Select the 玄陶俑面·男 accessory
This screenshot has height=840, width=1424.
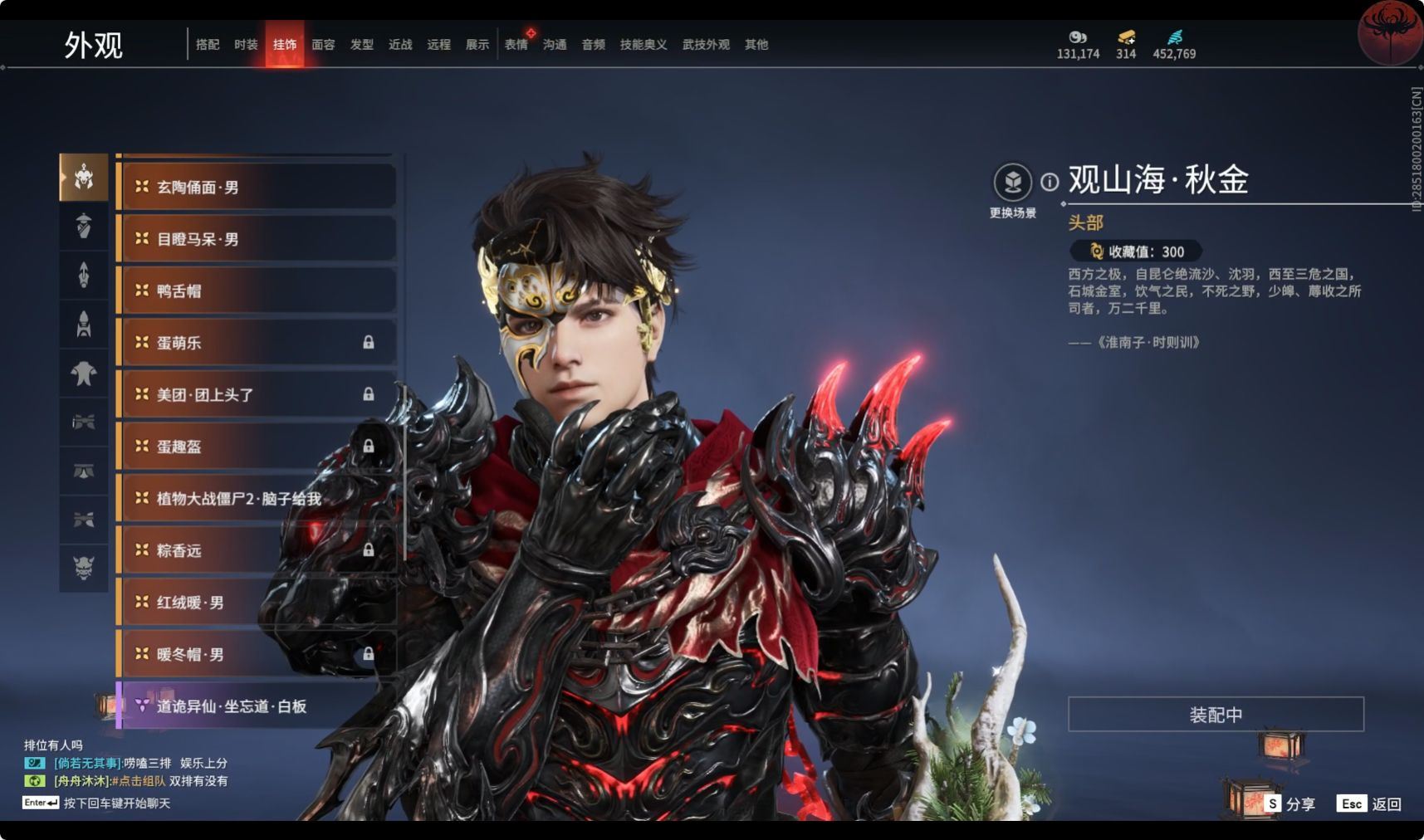coord(256,188)
